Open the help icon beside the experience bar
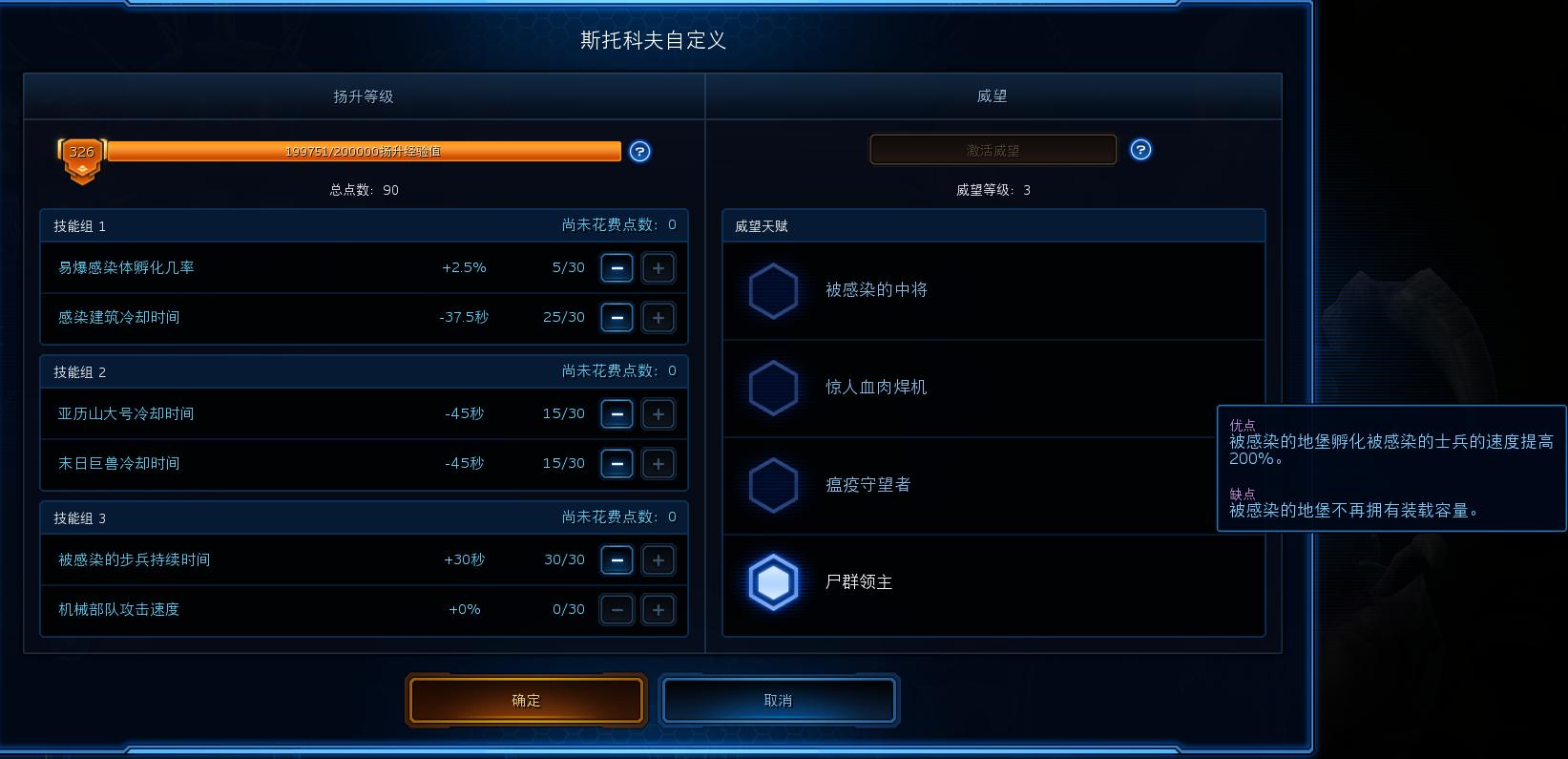Screen dimensions: 1568x759 [639, 152]
